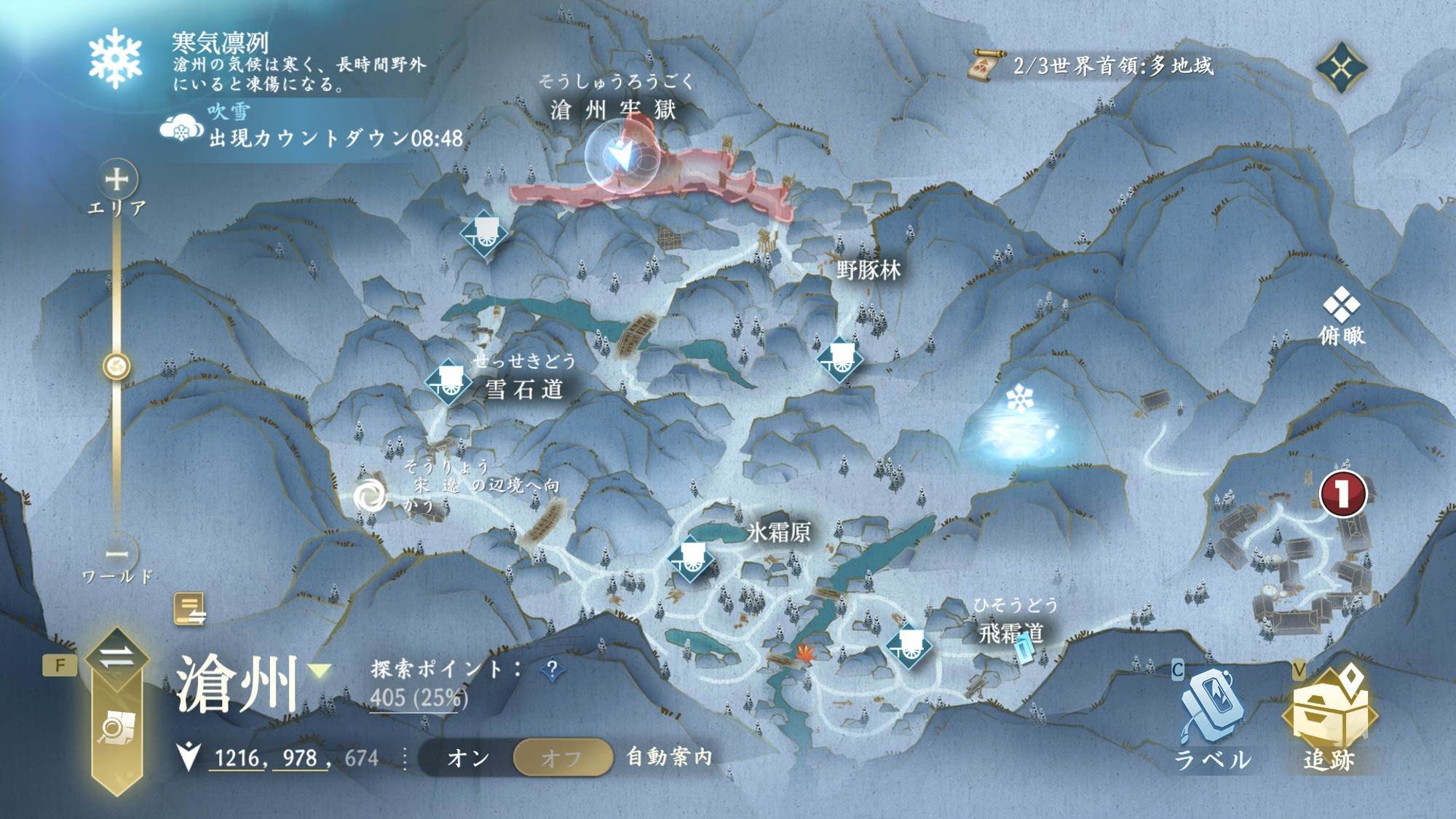1456x819 pixels.
Task: Zoom in with the plus button
Action: (x=117, y=179)
